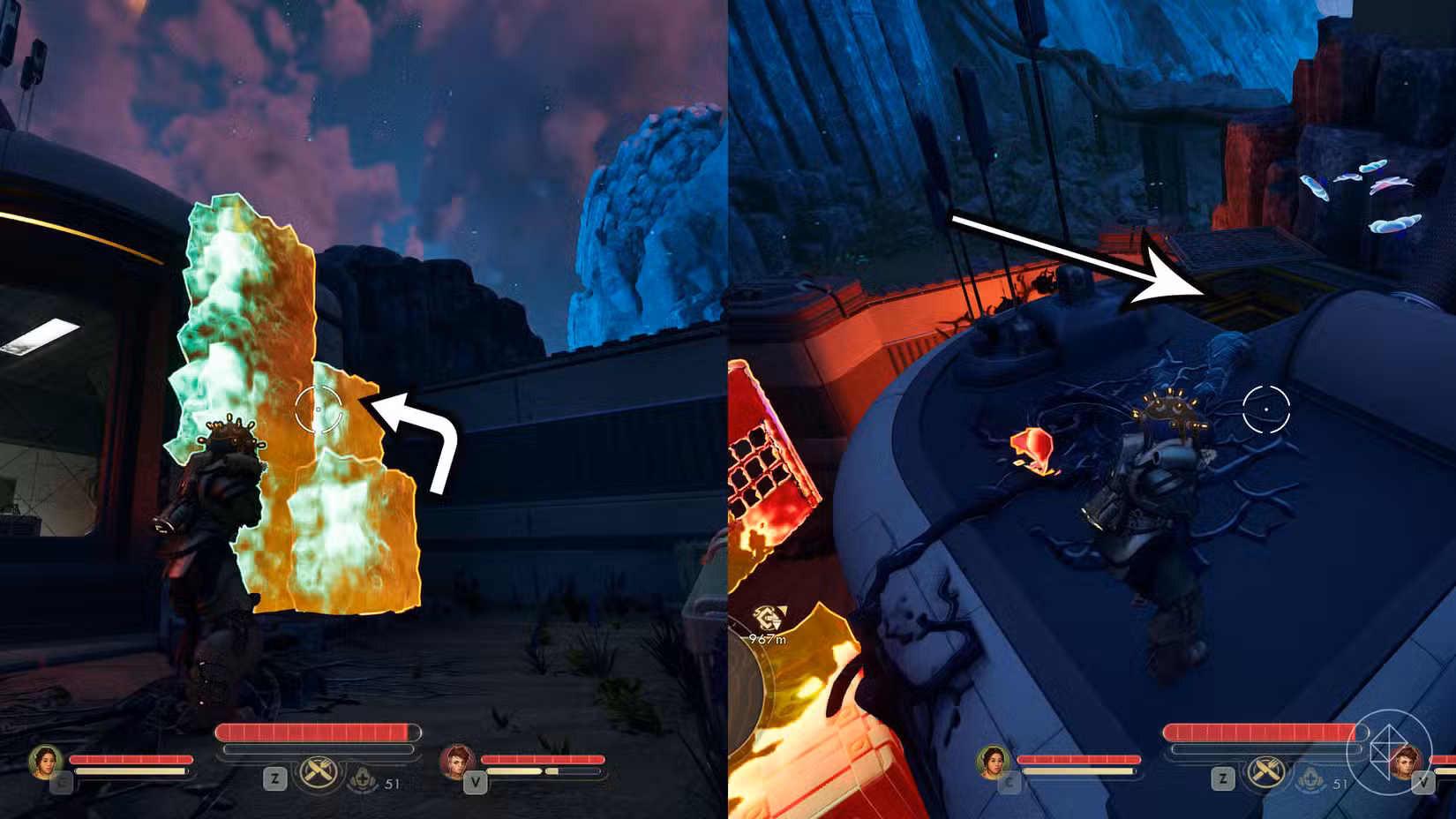Select the aiming reticle on the left screen
This screenshot has width=1456, height=819.
click(x=318, y=409)
